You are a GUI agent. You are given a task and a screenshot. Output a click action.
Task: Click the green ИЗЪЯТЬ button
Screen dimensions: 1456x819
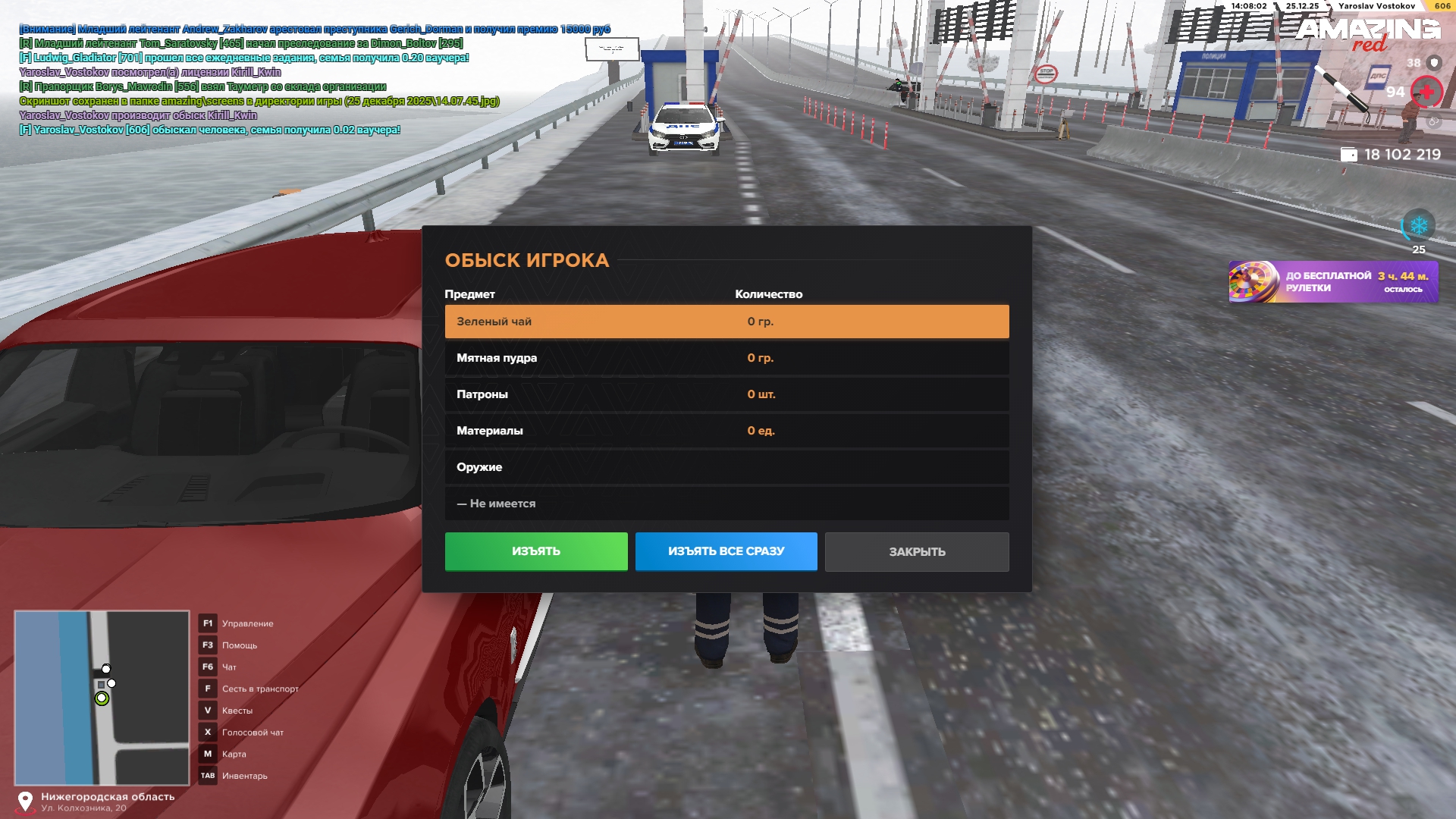pyautogui.click(x=536, y=551)
